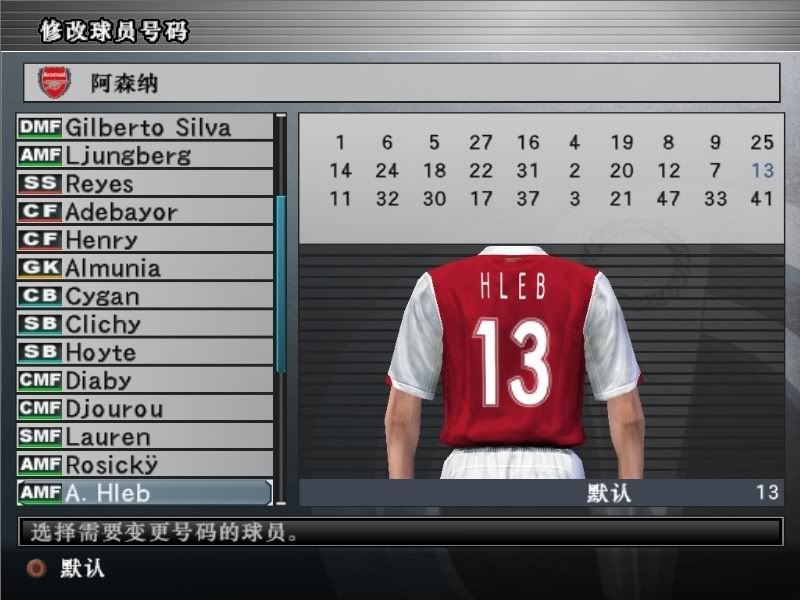
Task: Choose goalkeeper Almunia's row
Action: coord(146,267)
